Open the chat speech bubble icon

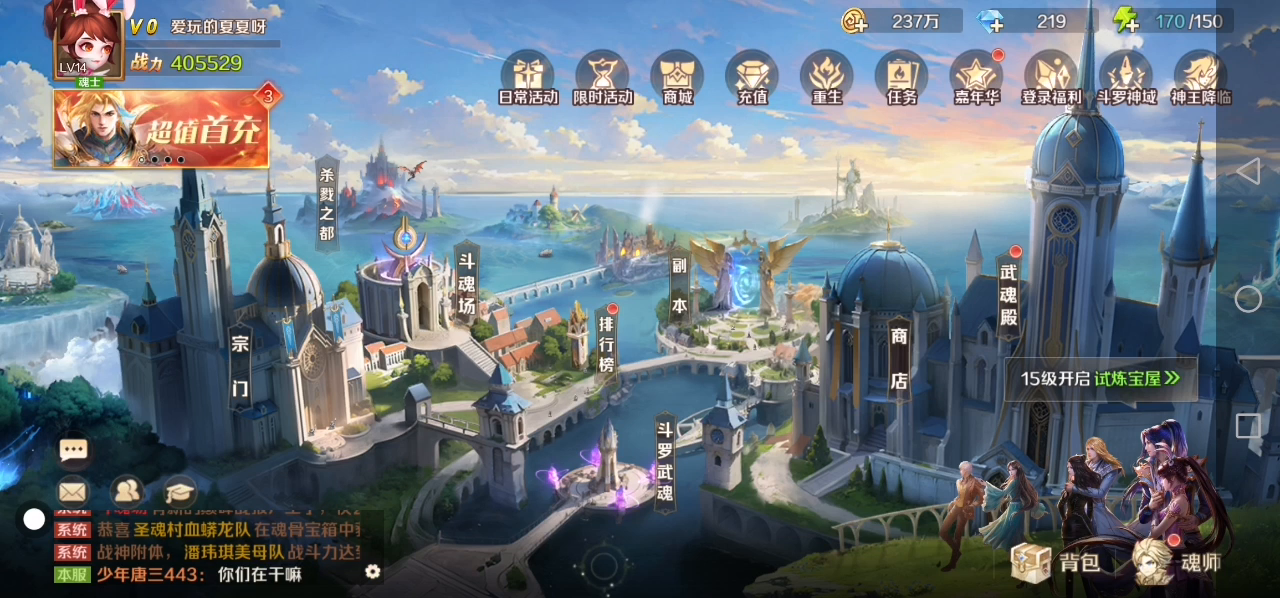point(73,450)
